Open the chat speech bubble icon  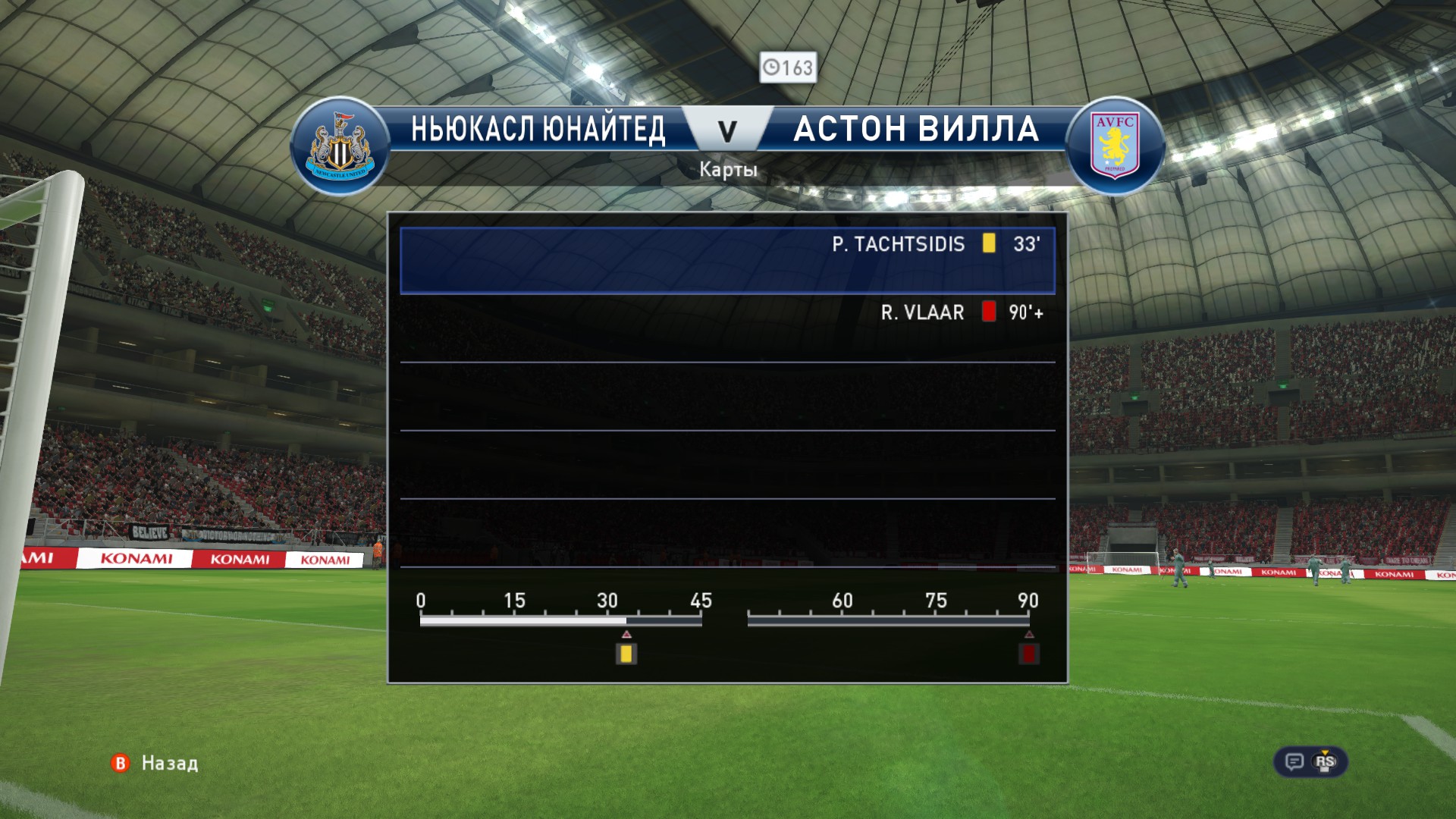coord(1294,761)
